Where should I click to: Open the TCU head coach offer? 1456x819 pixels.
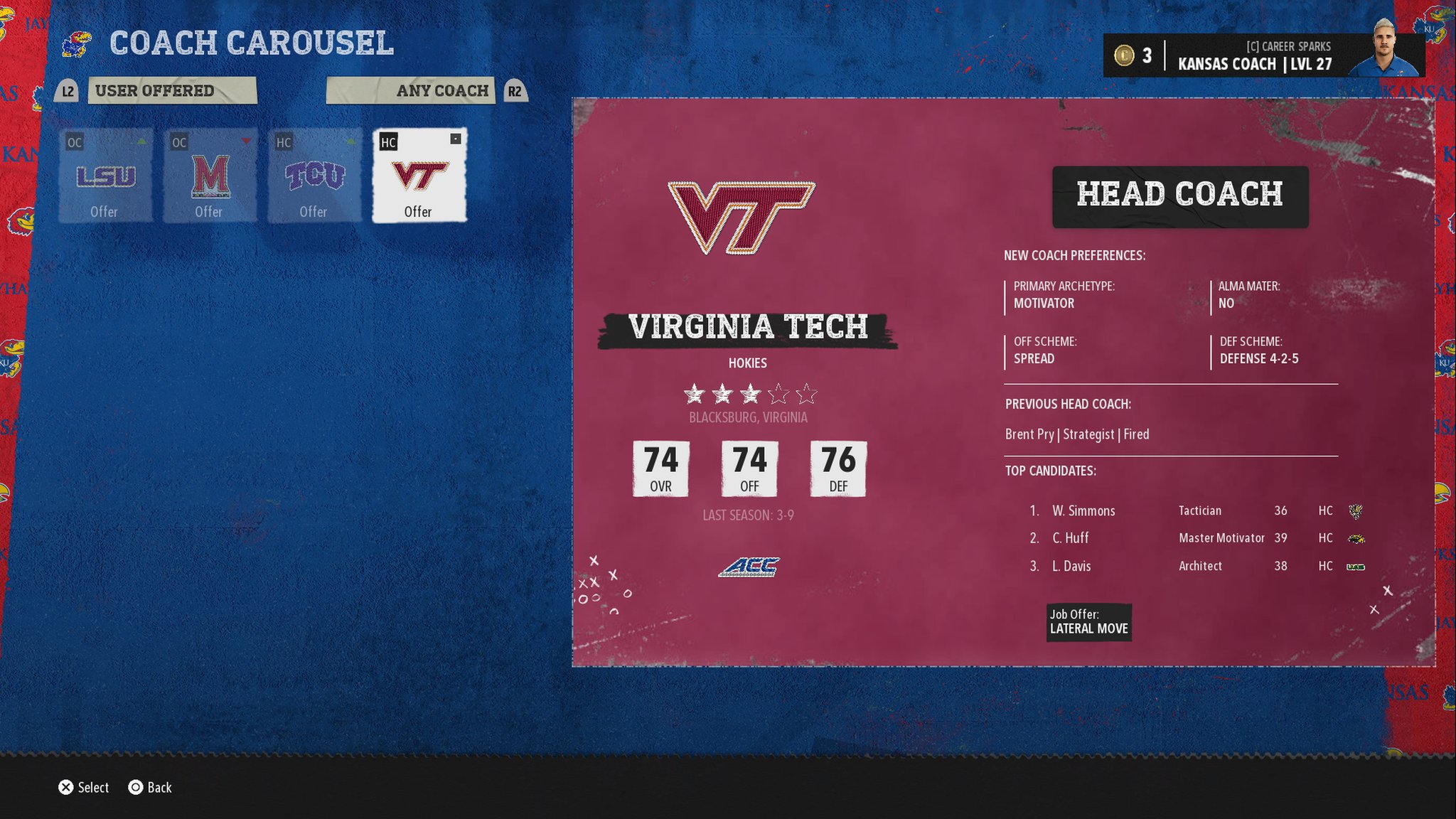click(314, 176)
